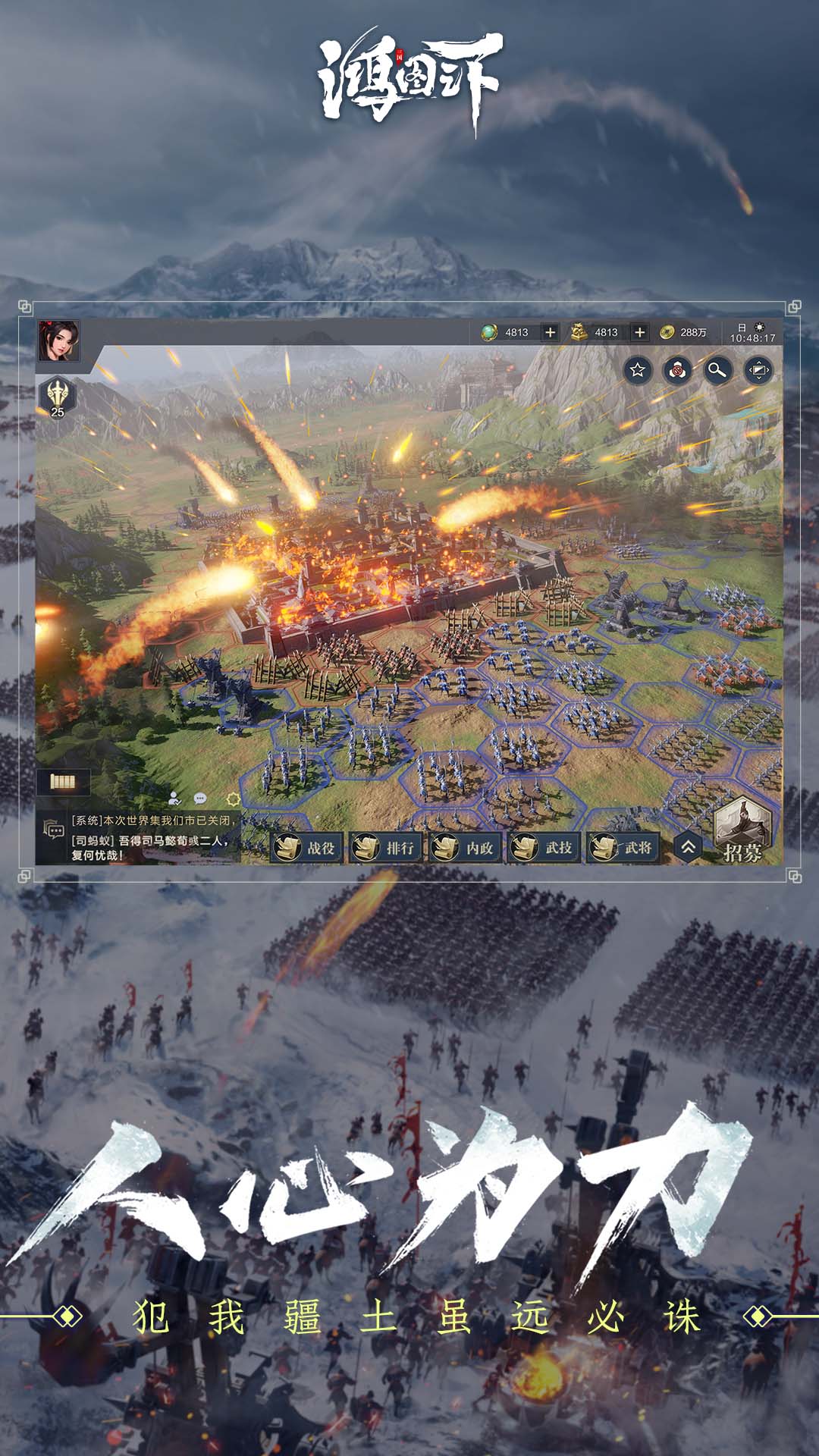Open the speech bubble chat icon

[x=200, y=798]
